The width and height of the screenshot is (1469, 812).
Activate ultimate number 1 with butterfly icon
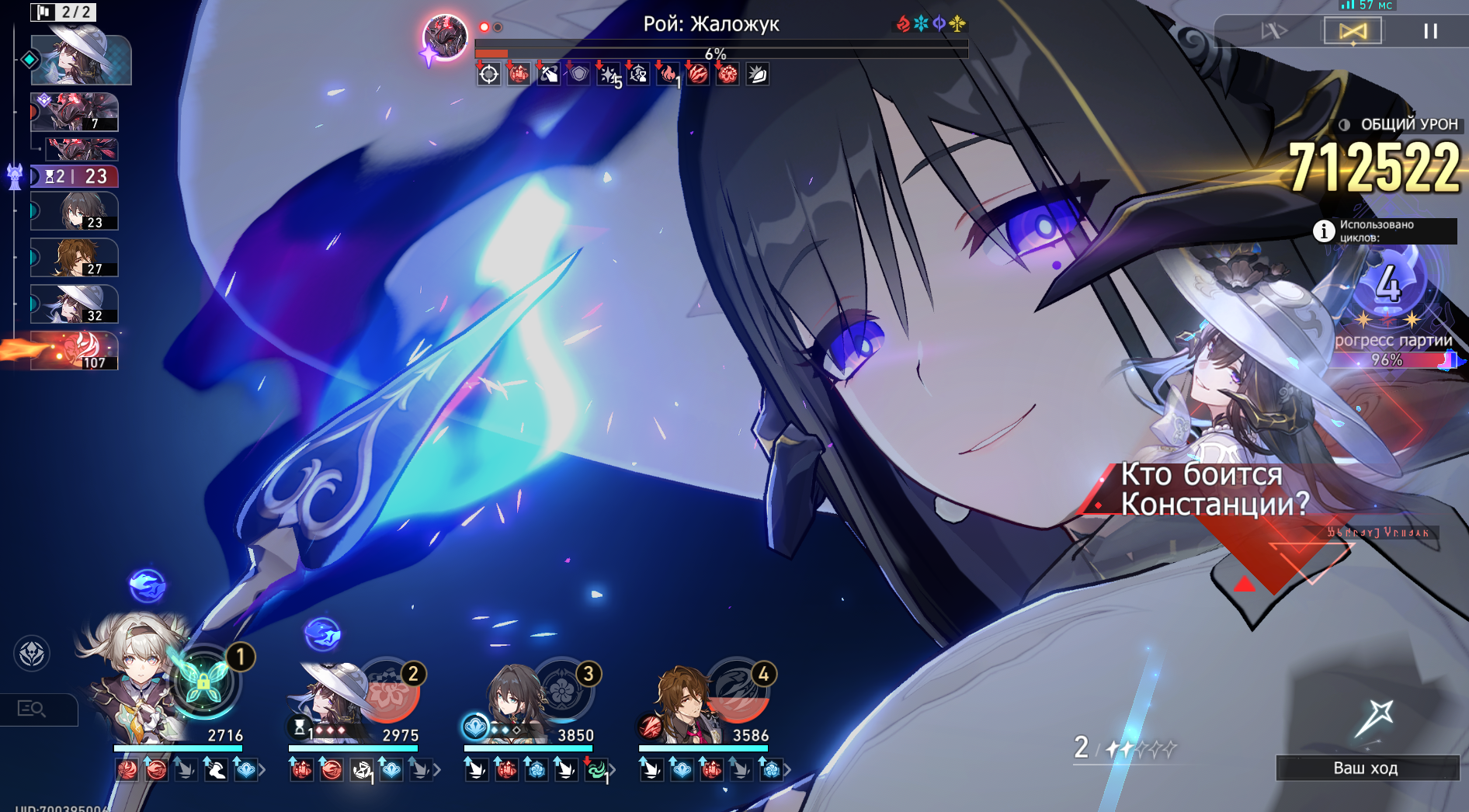203,683
